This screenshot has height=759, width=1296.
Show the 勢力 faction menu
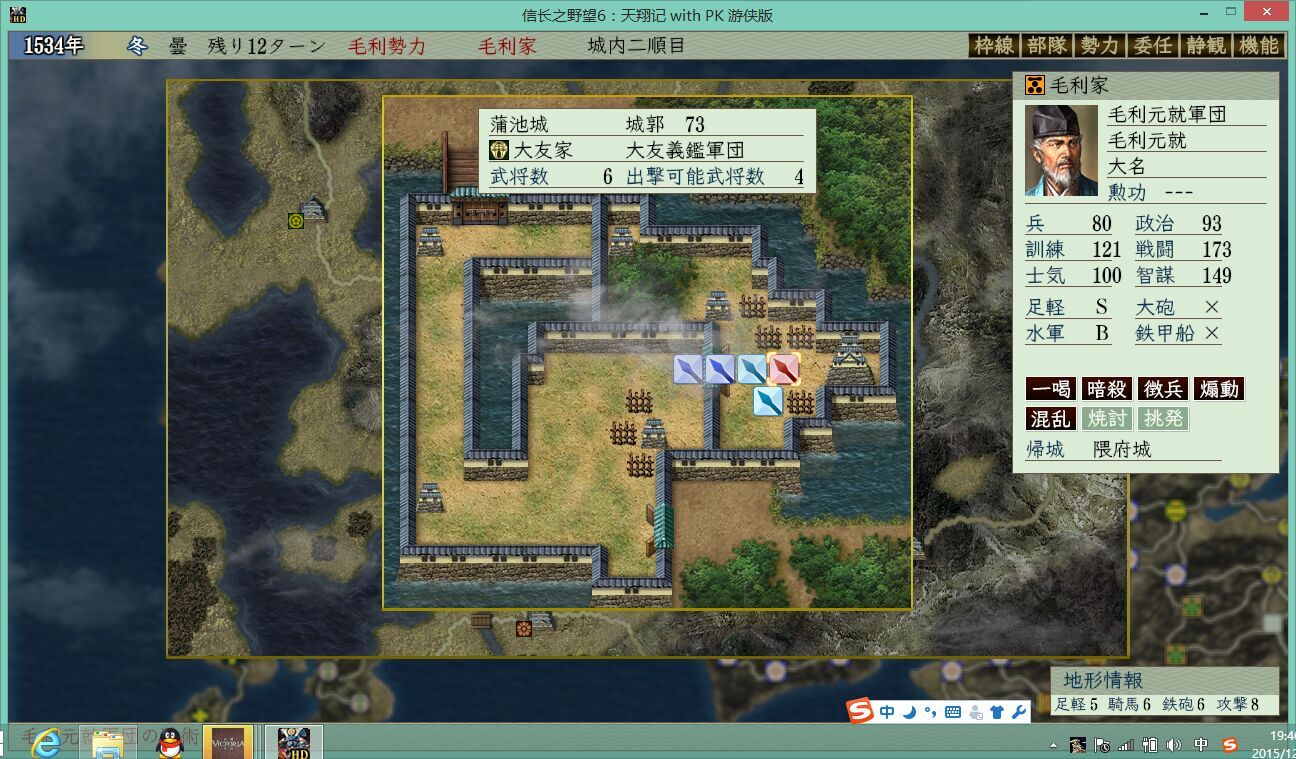[x=1099, y=45]
